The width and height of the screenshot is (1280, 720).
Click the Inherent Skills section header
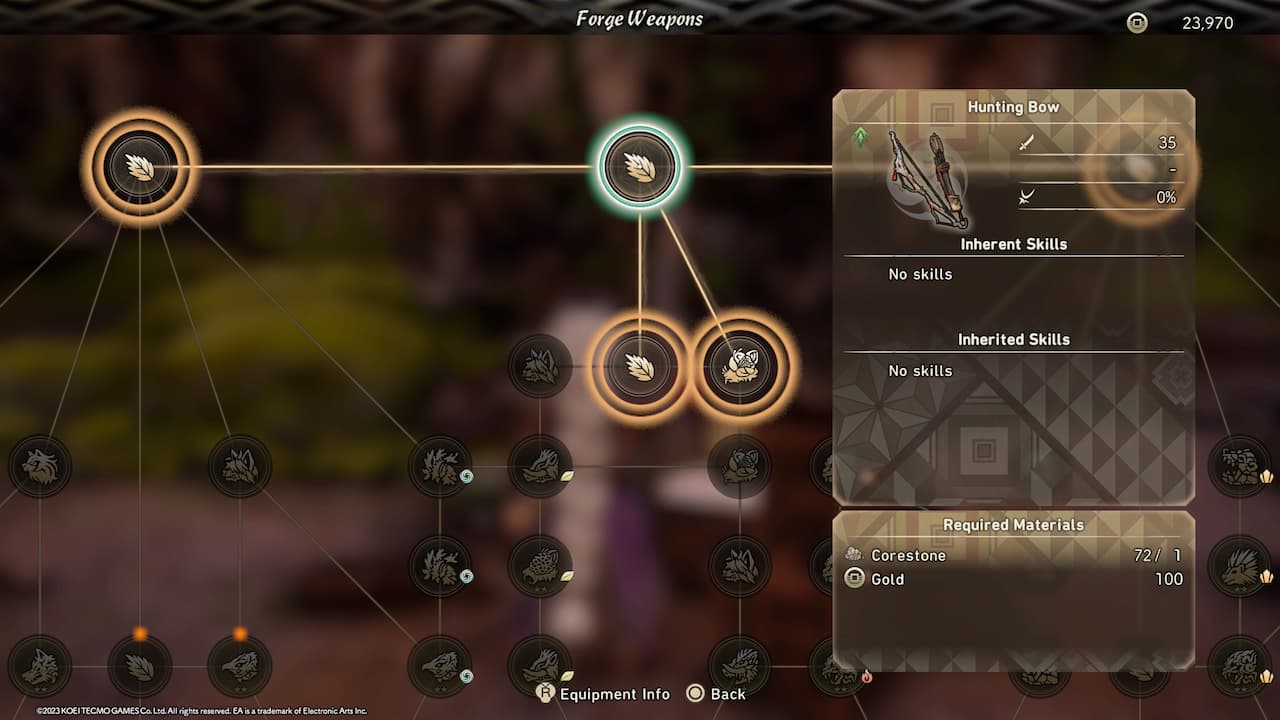click(x=1014, y=244)
